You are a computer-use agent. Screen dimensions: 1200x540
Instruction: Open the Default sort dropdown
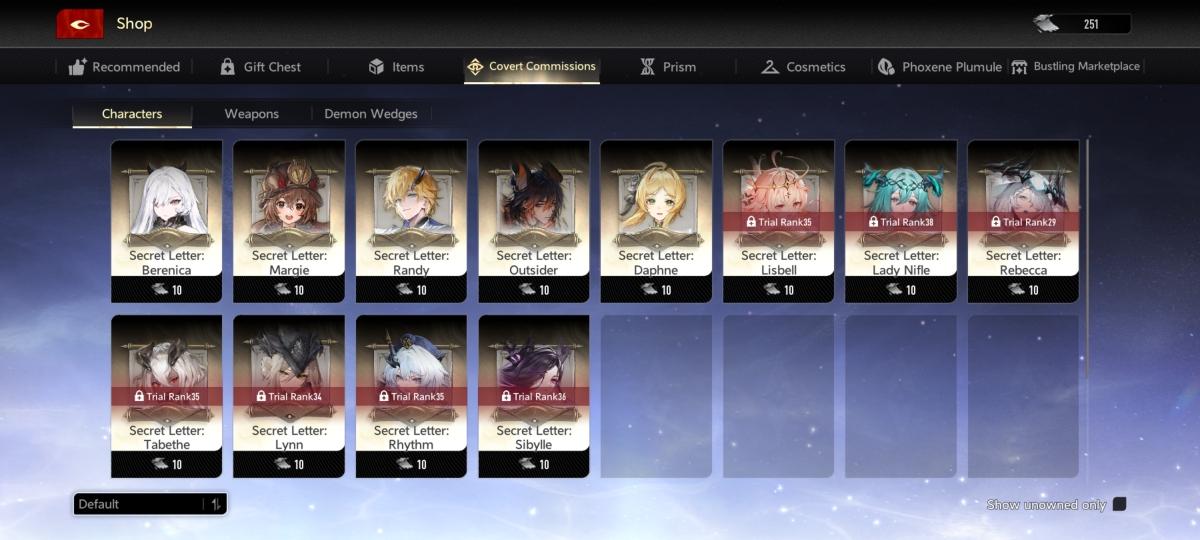150,504
